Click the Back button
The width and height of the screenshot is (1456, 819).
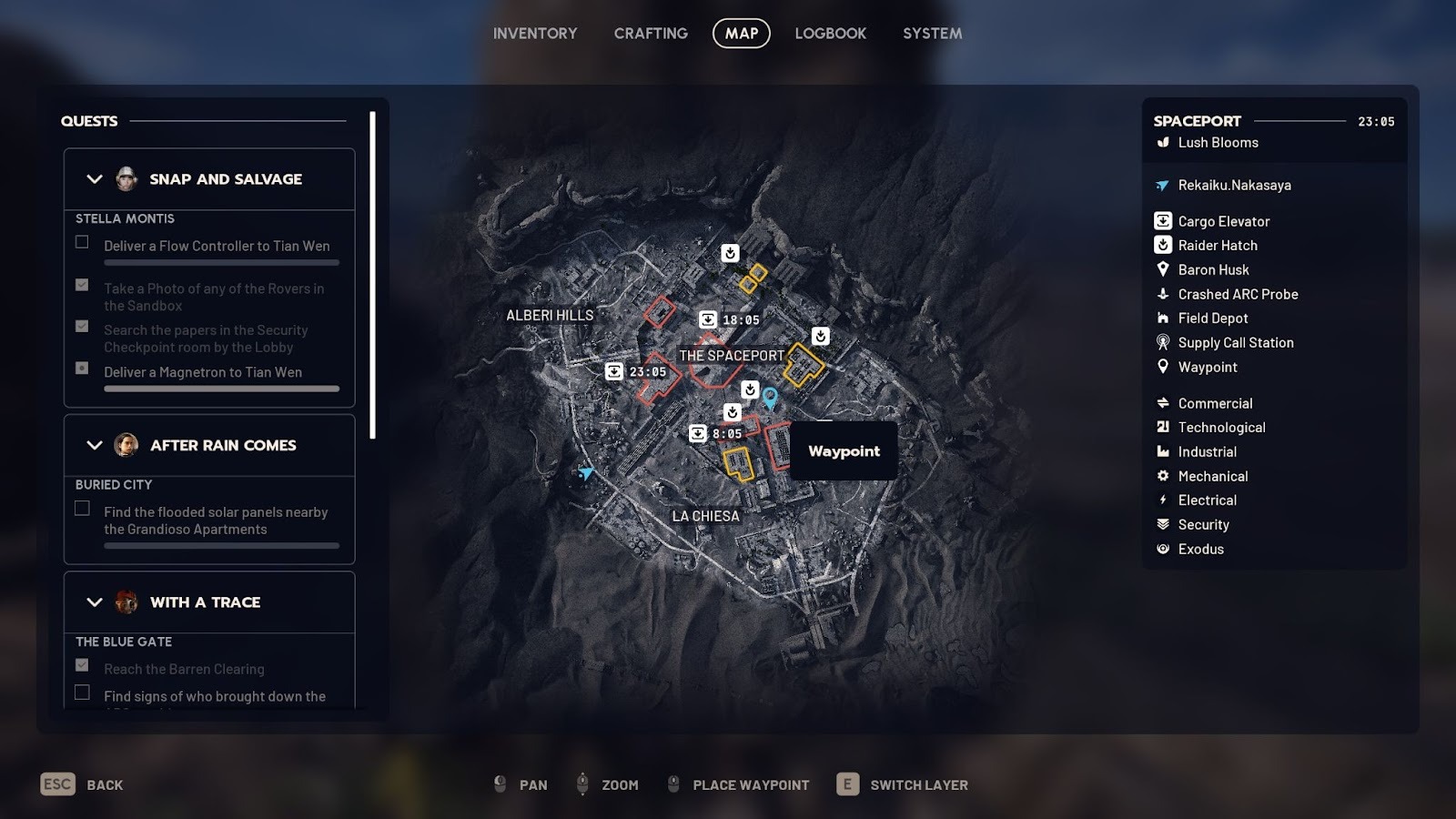[x=82, y=784]
